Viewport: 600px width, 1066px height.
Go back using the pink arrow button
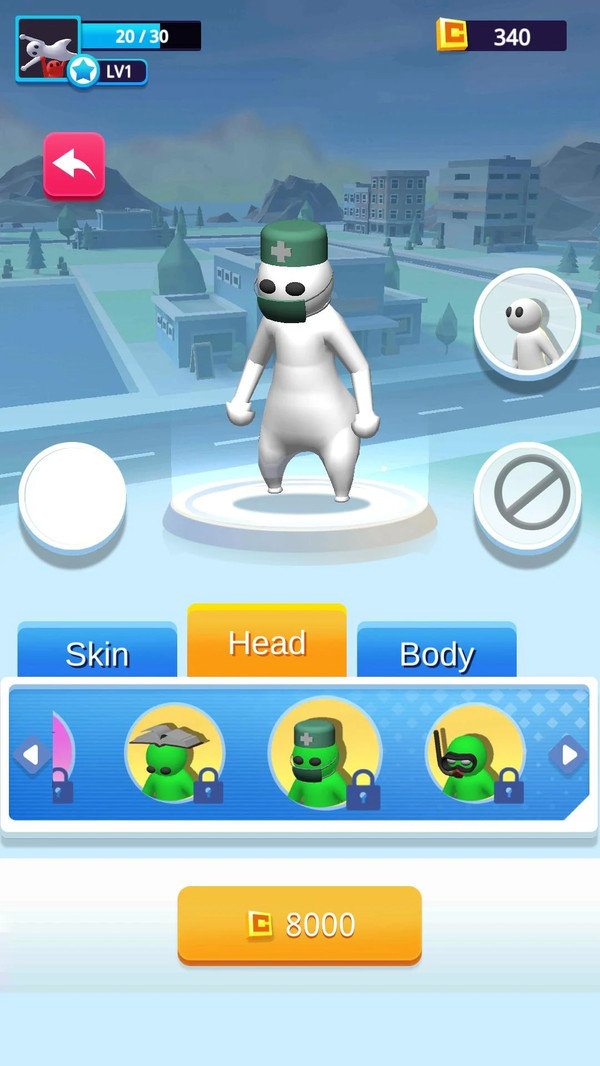point(74,165)
